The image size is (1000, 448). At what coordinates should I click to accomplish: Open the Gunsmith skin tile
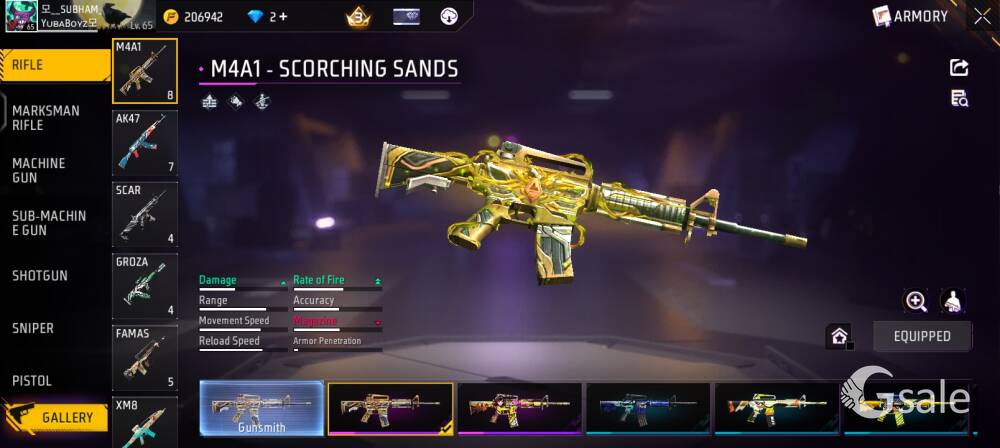click(262, 409)
